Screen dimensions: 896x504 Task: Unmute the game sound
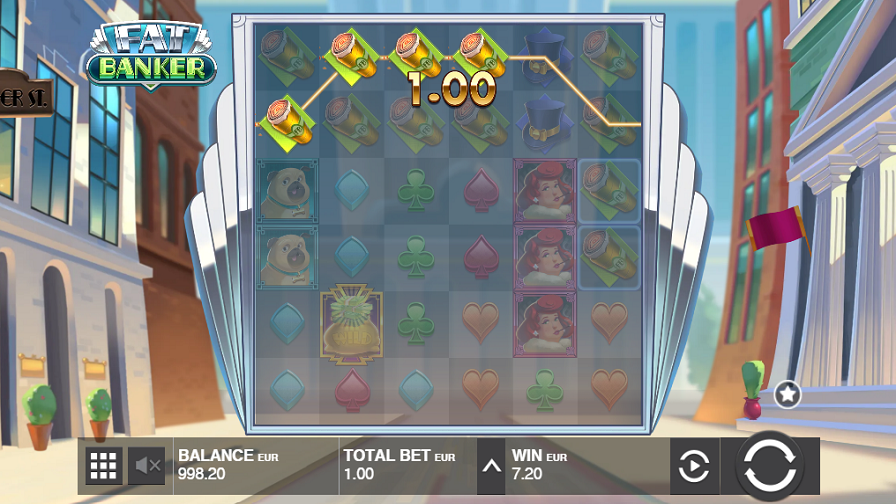(x=148, y=465)
